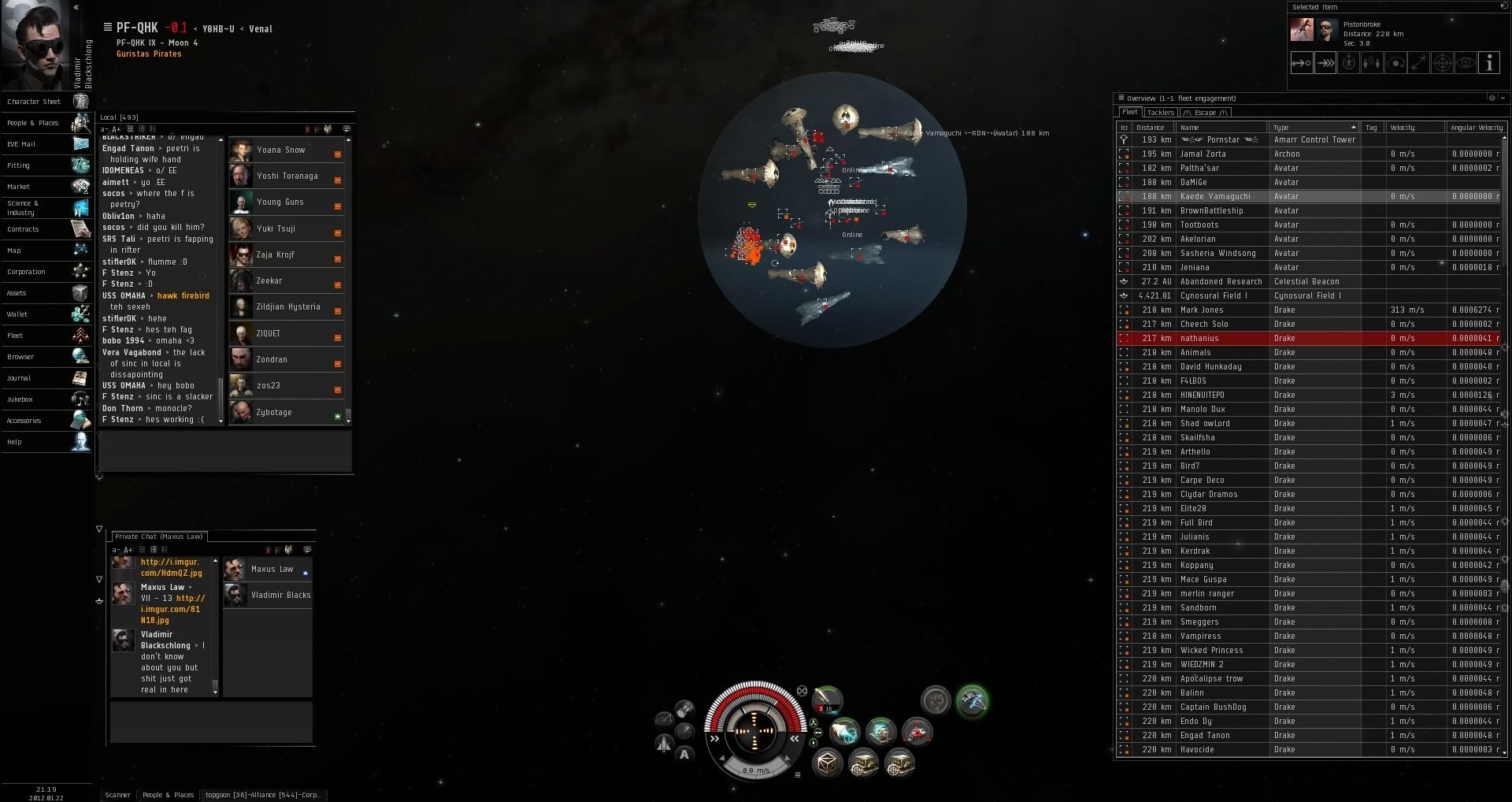Image resolution: width=1512 pixels, height=802 pixels.
Task: Select the red nathanius Drake row
Action: [1199, 338]
